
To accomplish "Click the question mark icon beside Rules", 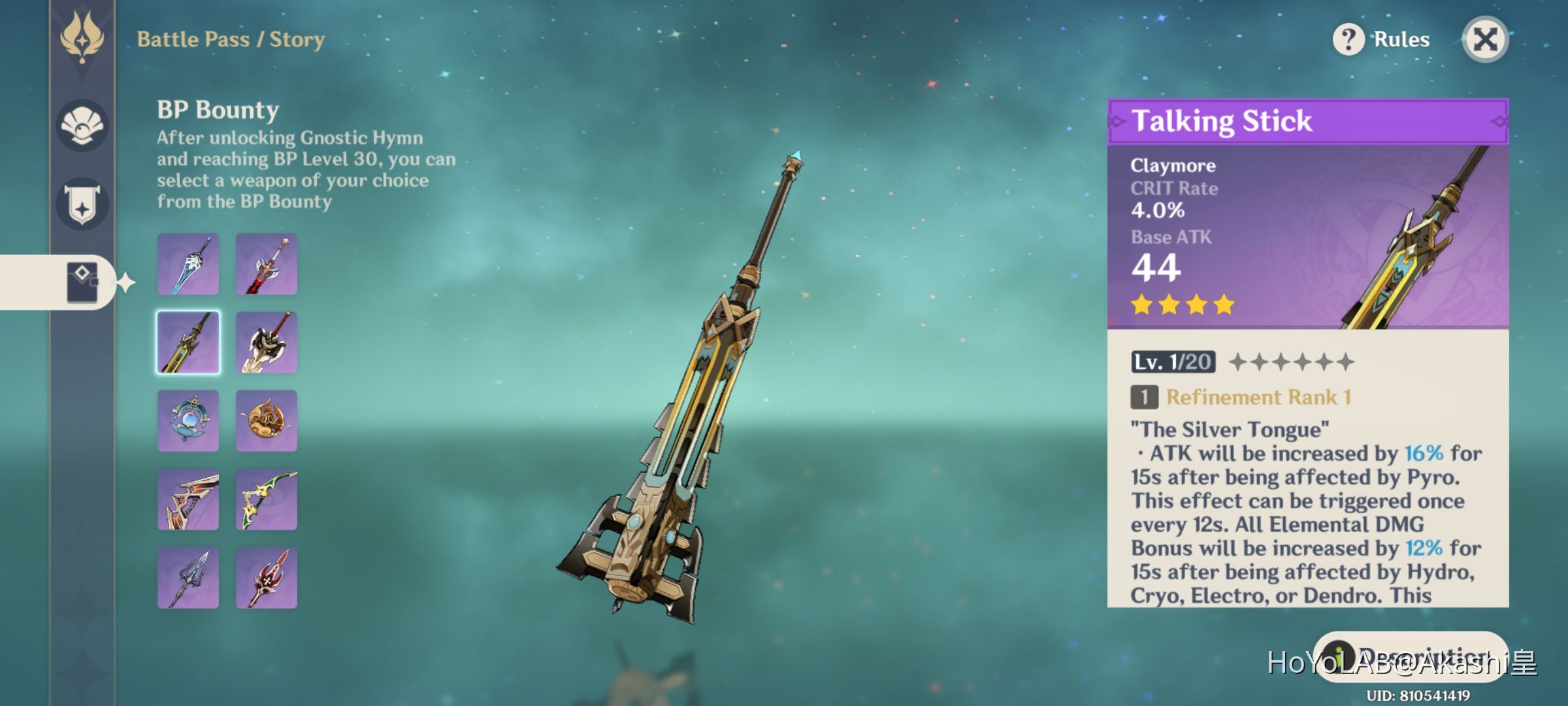I will pos(1350,39).
